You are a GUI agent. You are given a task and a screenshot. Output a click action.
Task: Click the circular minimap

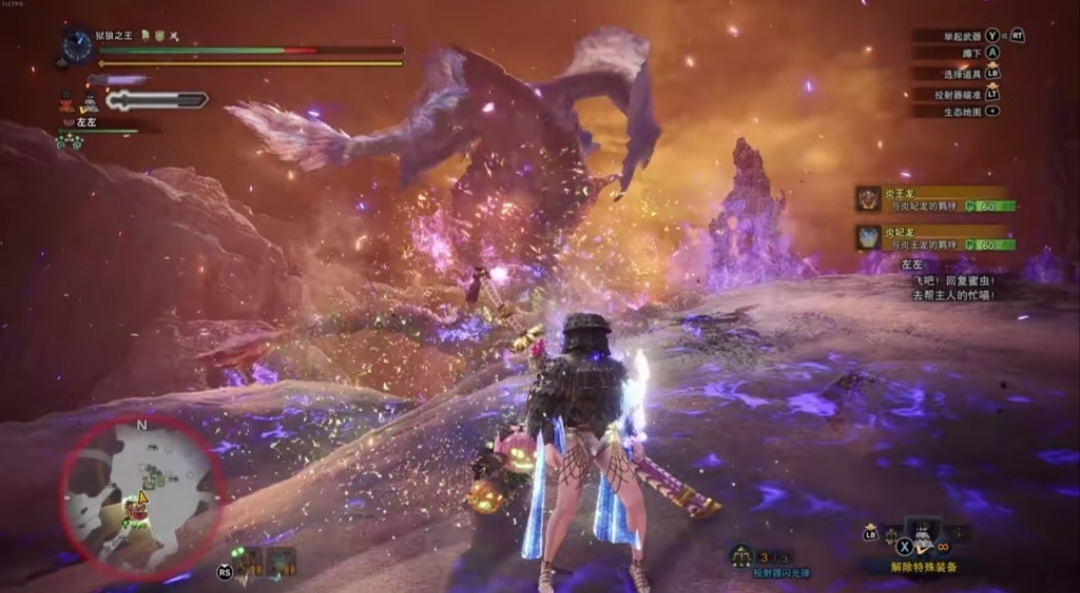pyautogui.click(x=141, y=495)
